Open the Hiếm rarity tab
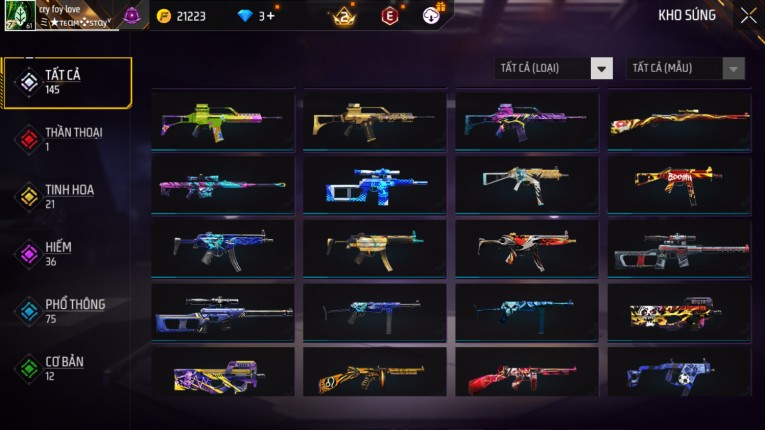Screen dimensions: 765x430 [x=60, y=253]
